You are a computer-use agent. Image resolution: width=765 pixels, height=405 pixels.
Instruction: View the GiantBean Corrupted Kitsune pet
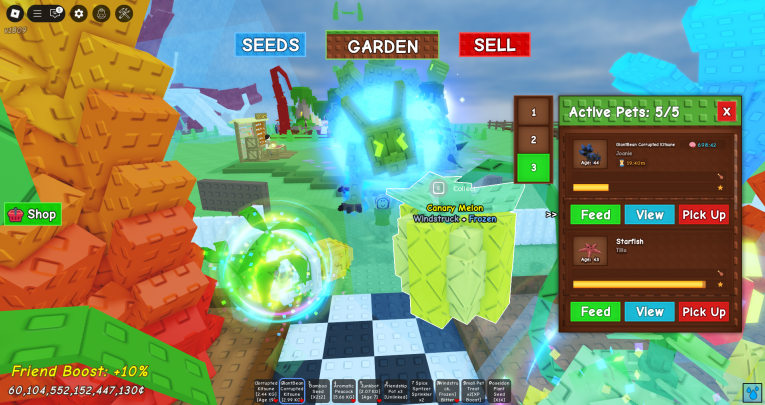(x=650, y=215)
